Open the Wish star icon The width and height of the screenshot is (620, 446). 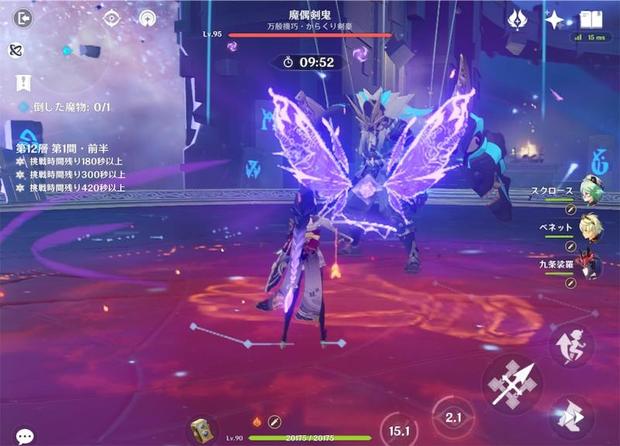click(554, 18)
